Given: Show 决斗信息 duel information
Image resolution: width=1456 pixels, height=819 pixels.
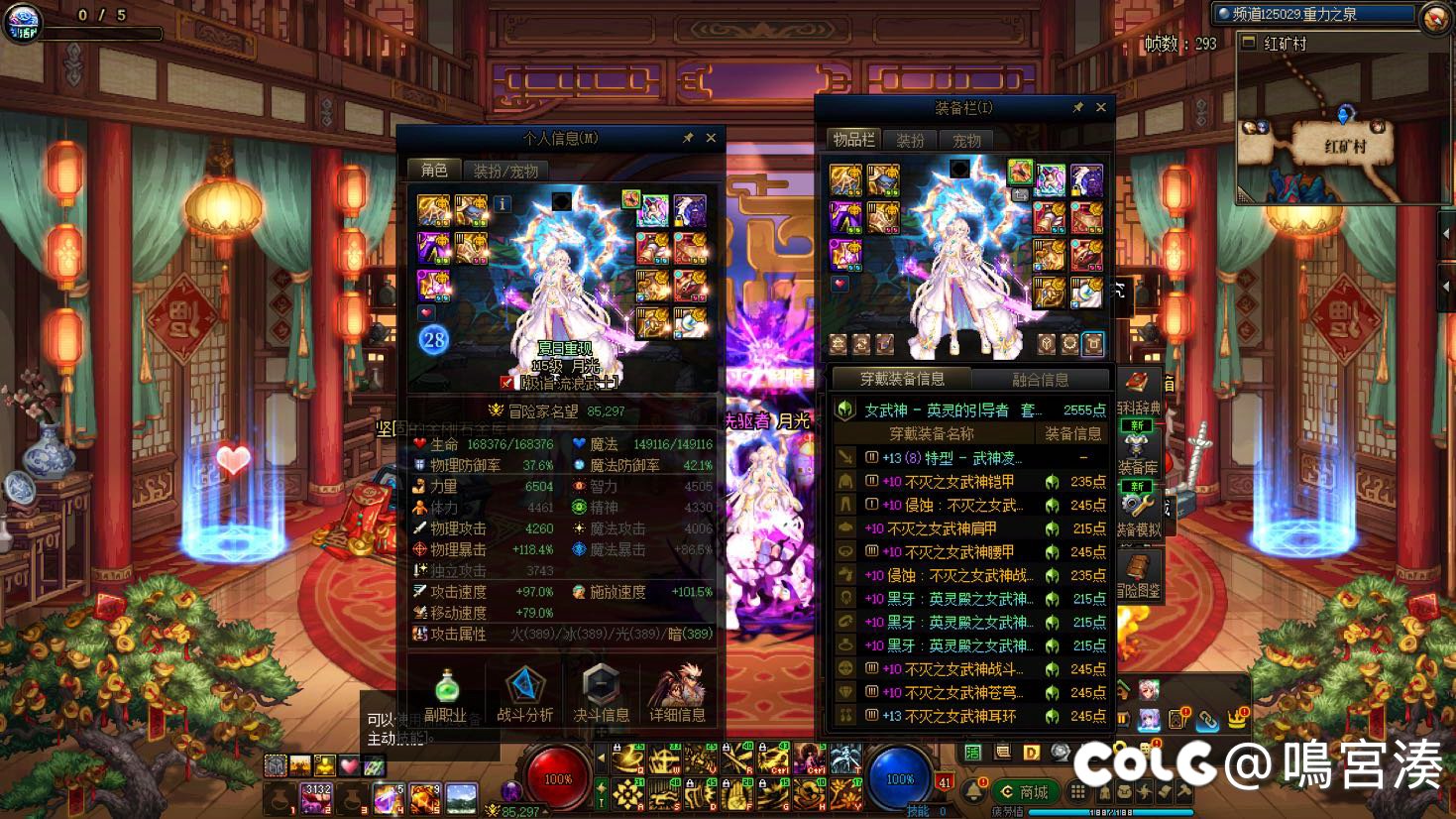Looking at the screenshot, I should [601, 694].
